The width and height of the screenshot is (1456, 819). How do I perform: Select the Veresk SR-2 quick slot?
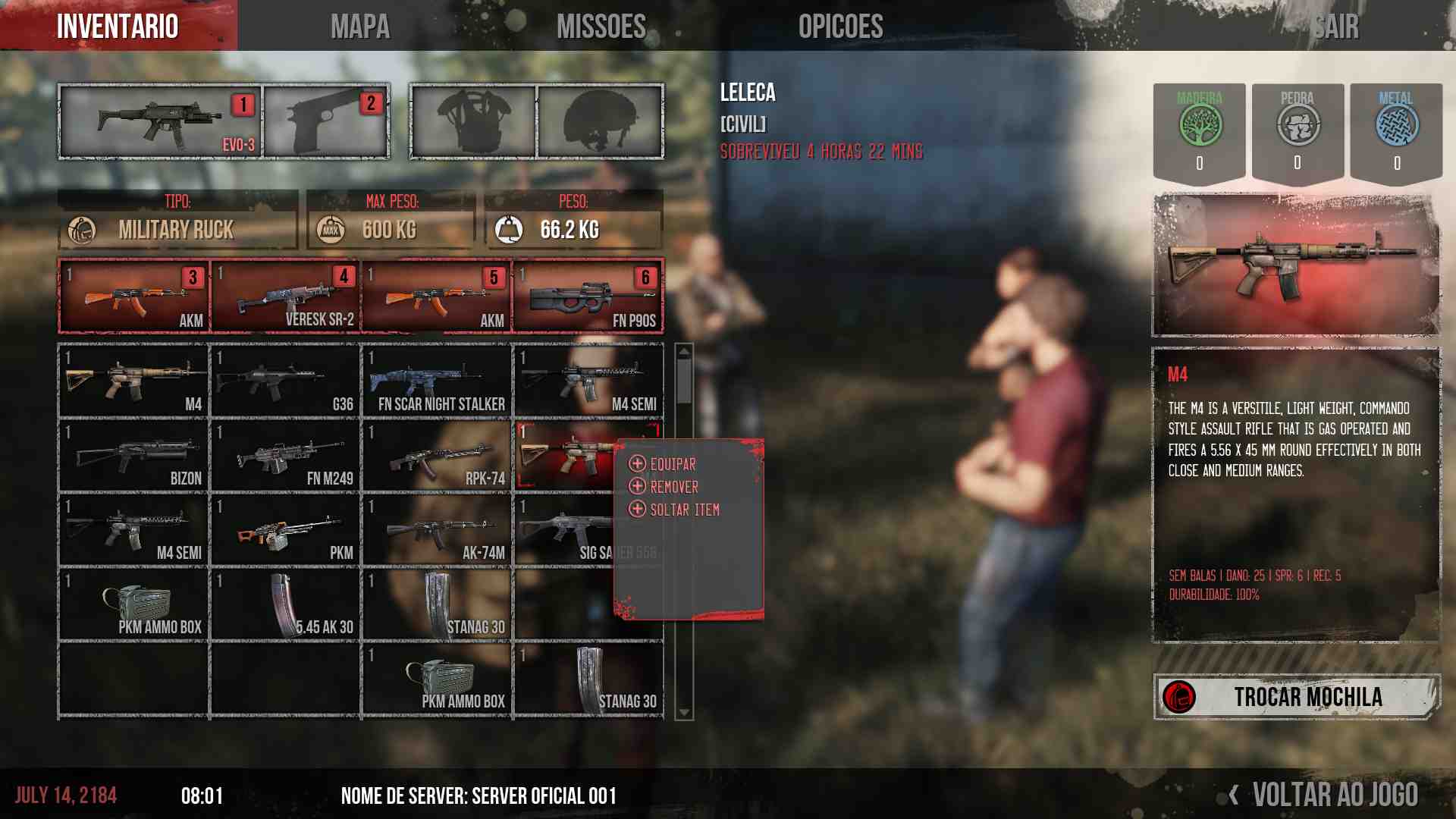click(x=285, y=297)
